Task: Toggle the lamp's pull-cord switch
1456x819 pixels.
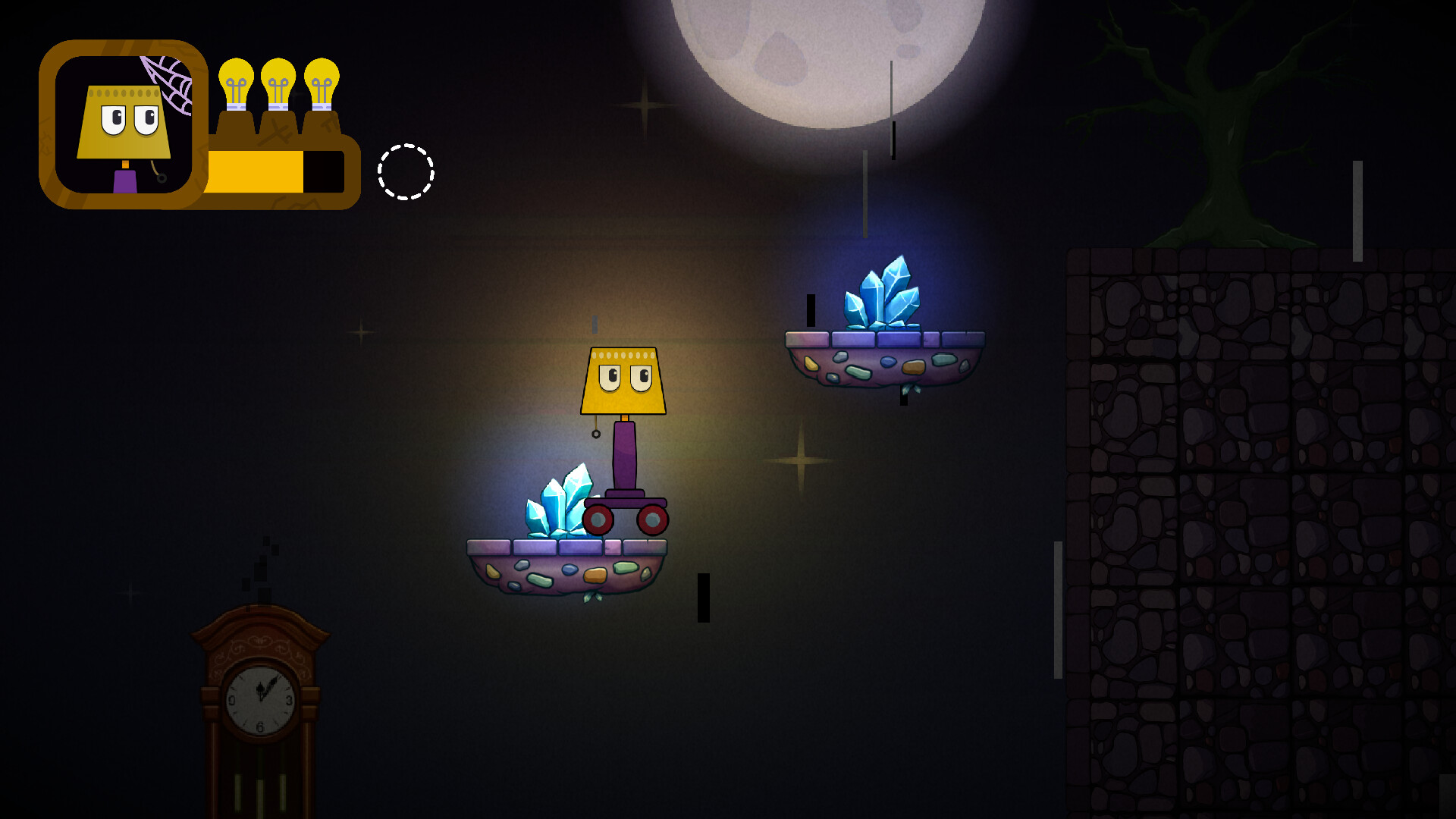Action: (595, 436)
